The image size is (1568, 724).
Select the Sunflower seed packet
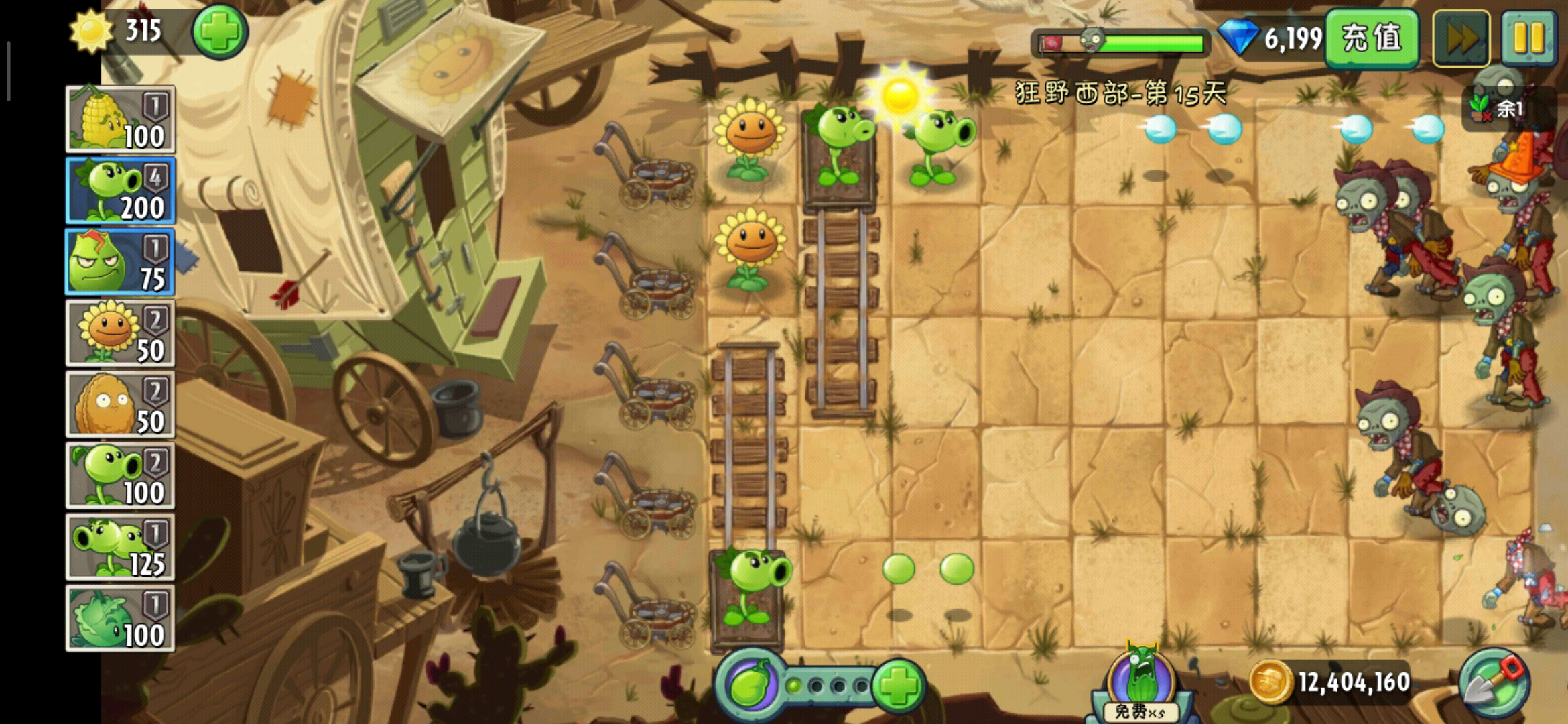pyautogui.click(x=121, y=333)
